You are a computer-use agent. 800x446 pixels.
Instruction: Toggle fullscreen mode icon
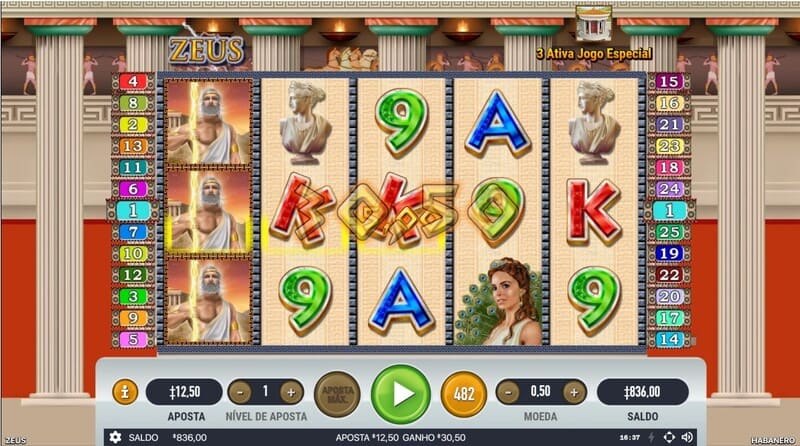click(669, 437)
